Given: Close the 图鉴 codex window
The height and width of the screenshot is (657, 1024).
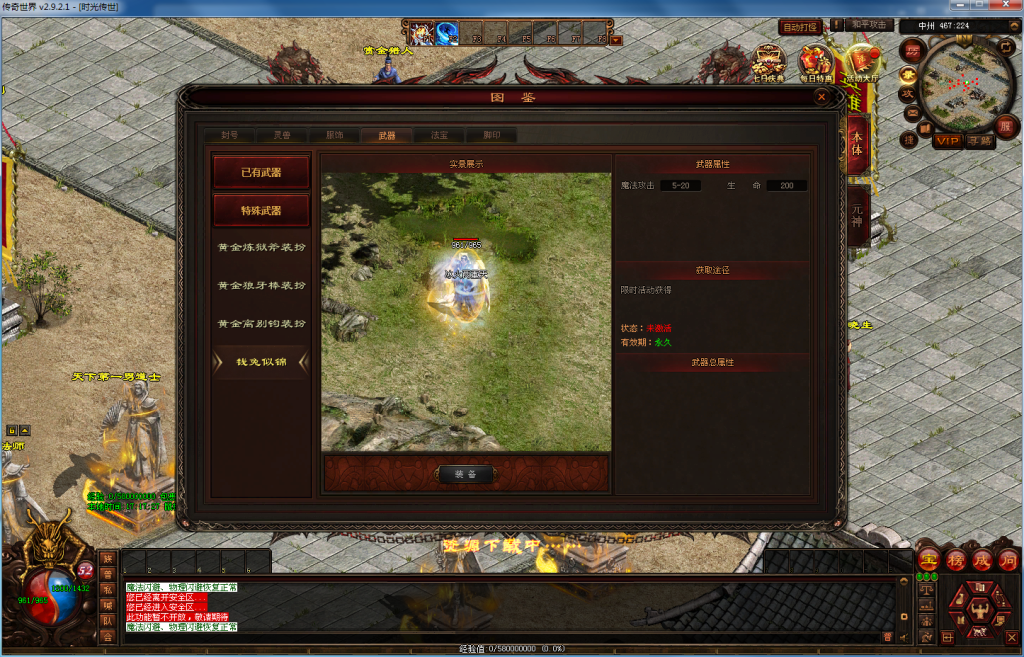Looking at the screenshot, I should click(821, 97).
